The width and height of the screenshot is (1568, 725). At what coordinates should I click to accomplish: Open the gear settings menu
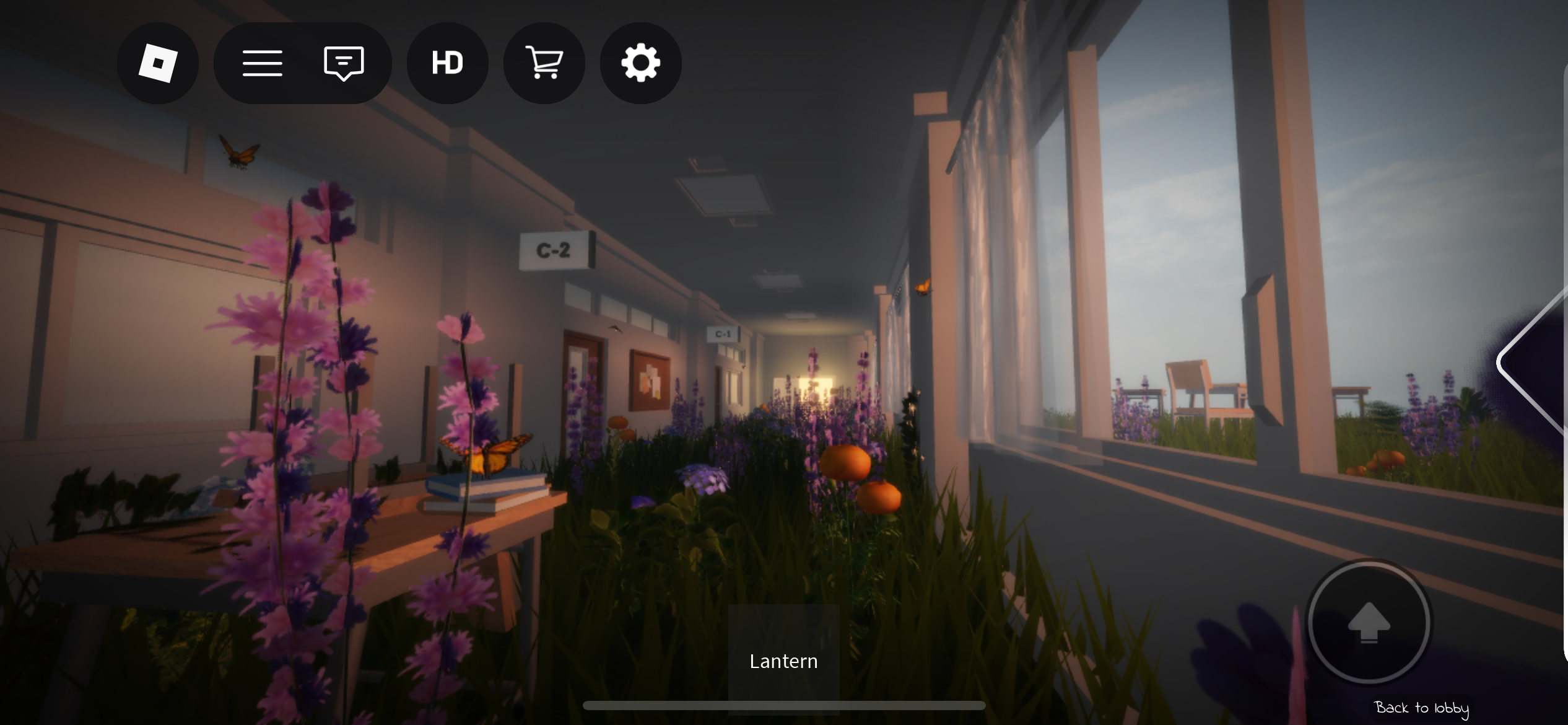640,63
